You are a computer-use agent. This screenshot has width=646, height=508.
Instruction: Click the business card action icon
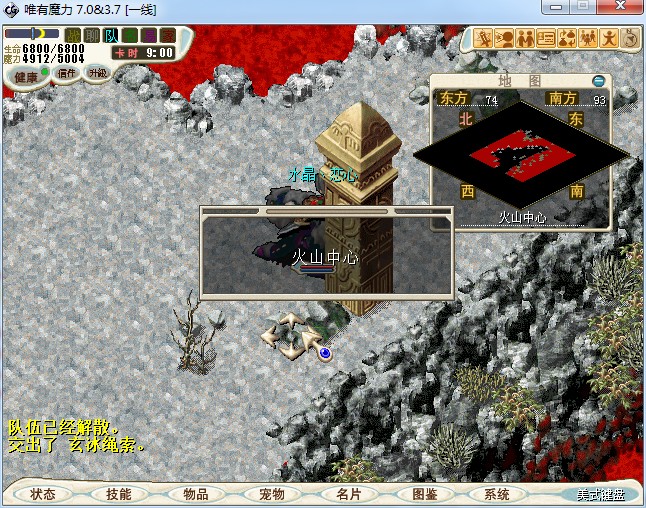pyautogui.click(x=546, y=39)
